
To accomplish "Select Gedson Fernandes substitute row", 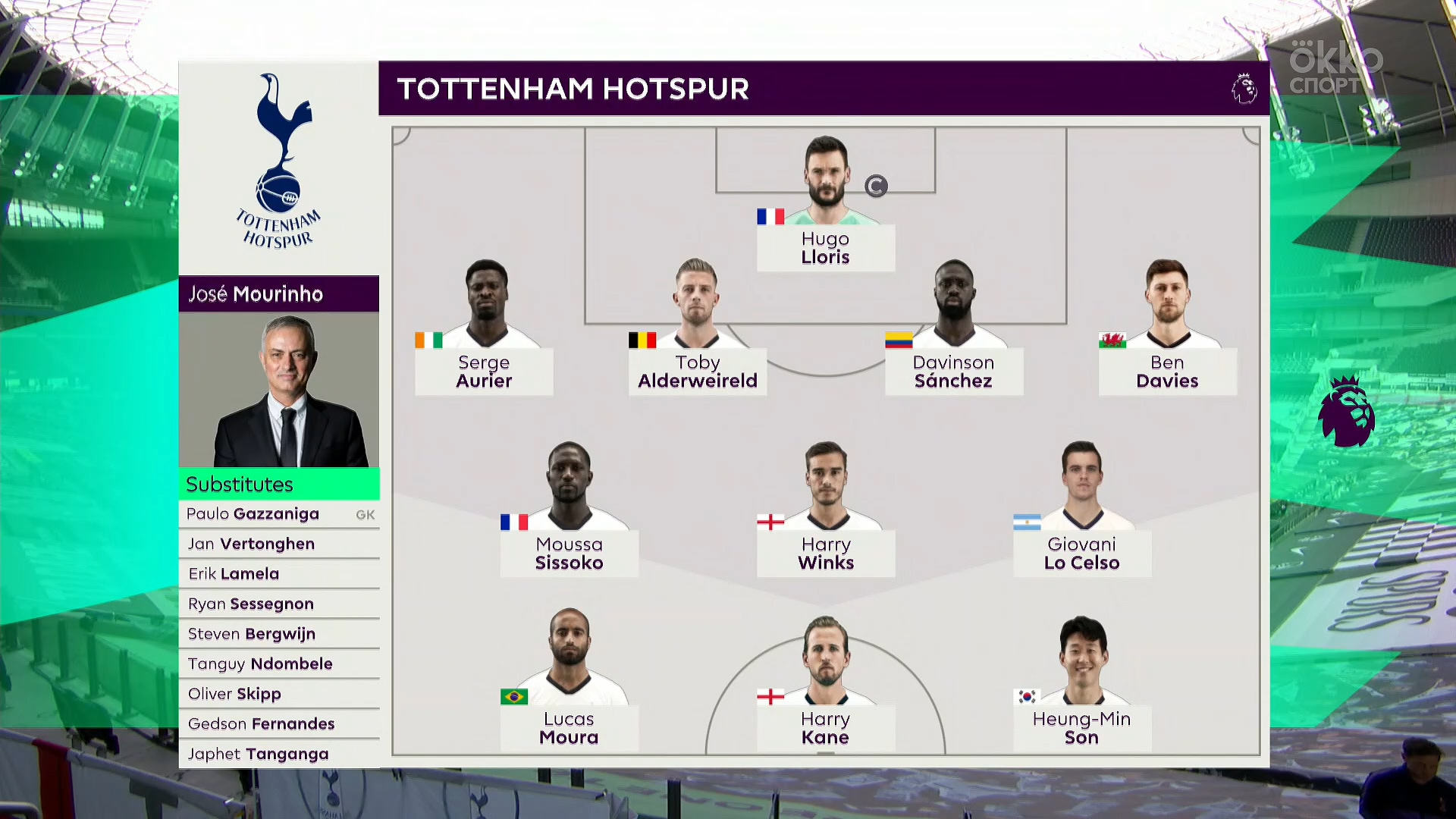I will [x=279, y=723].
